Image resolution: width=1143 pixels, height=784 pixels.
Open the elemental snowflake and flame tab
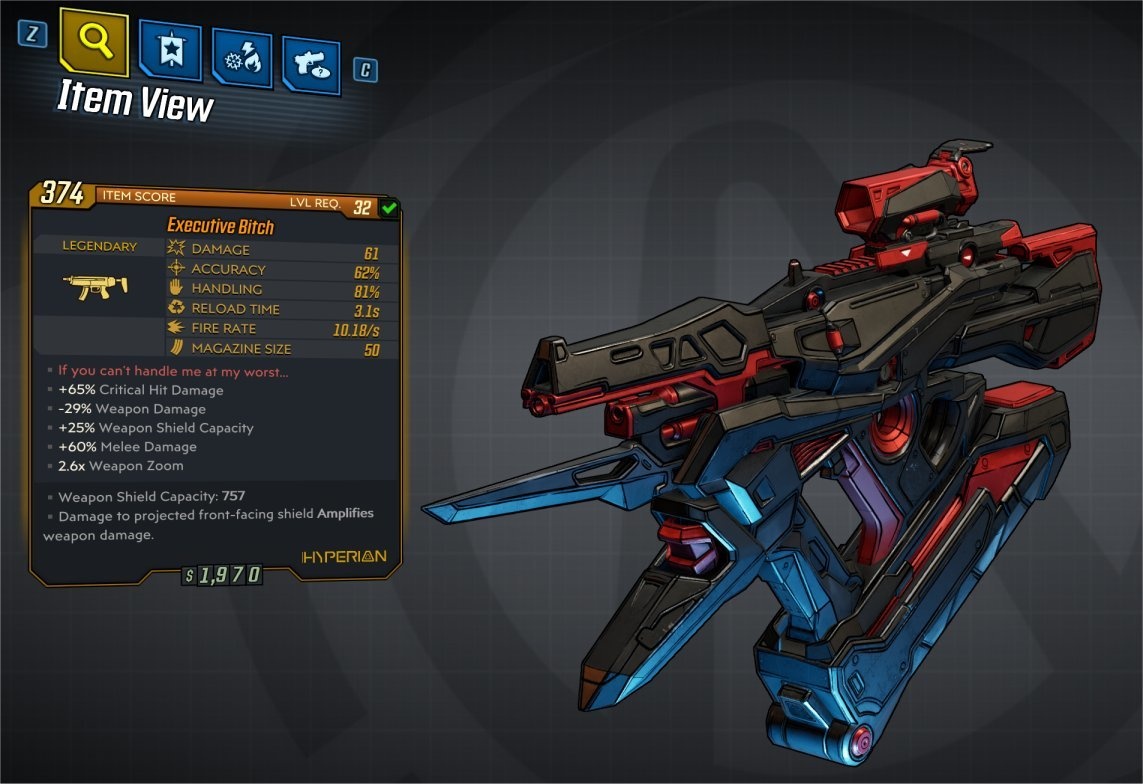coord(241,60)
